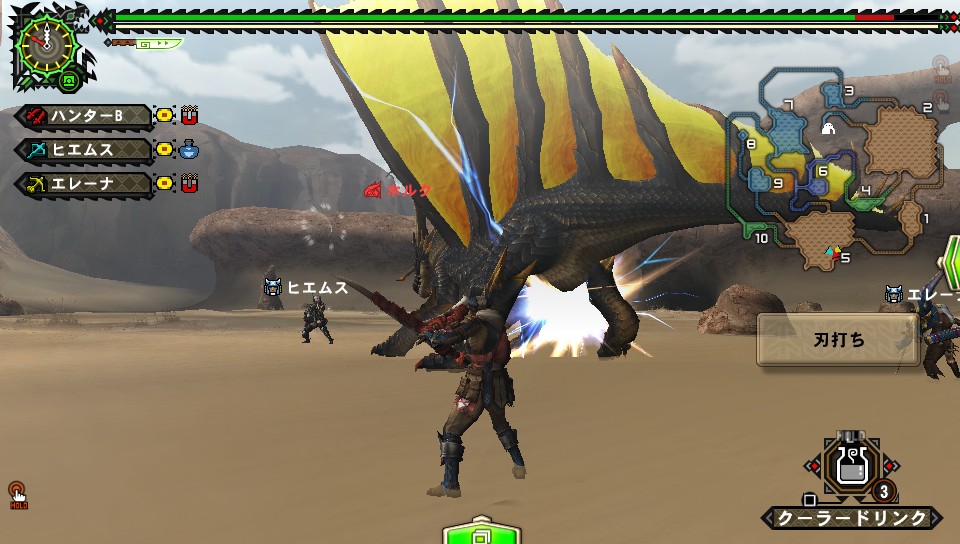Tap the 刃打ち action button
The height and width of the screenshot is (544, 960).
click(837, 339)
